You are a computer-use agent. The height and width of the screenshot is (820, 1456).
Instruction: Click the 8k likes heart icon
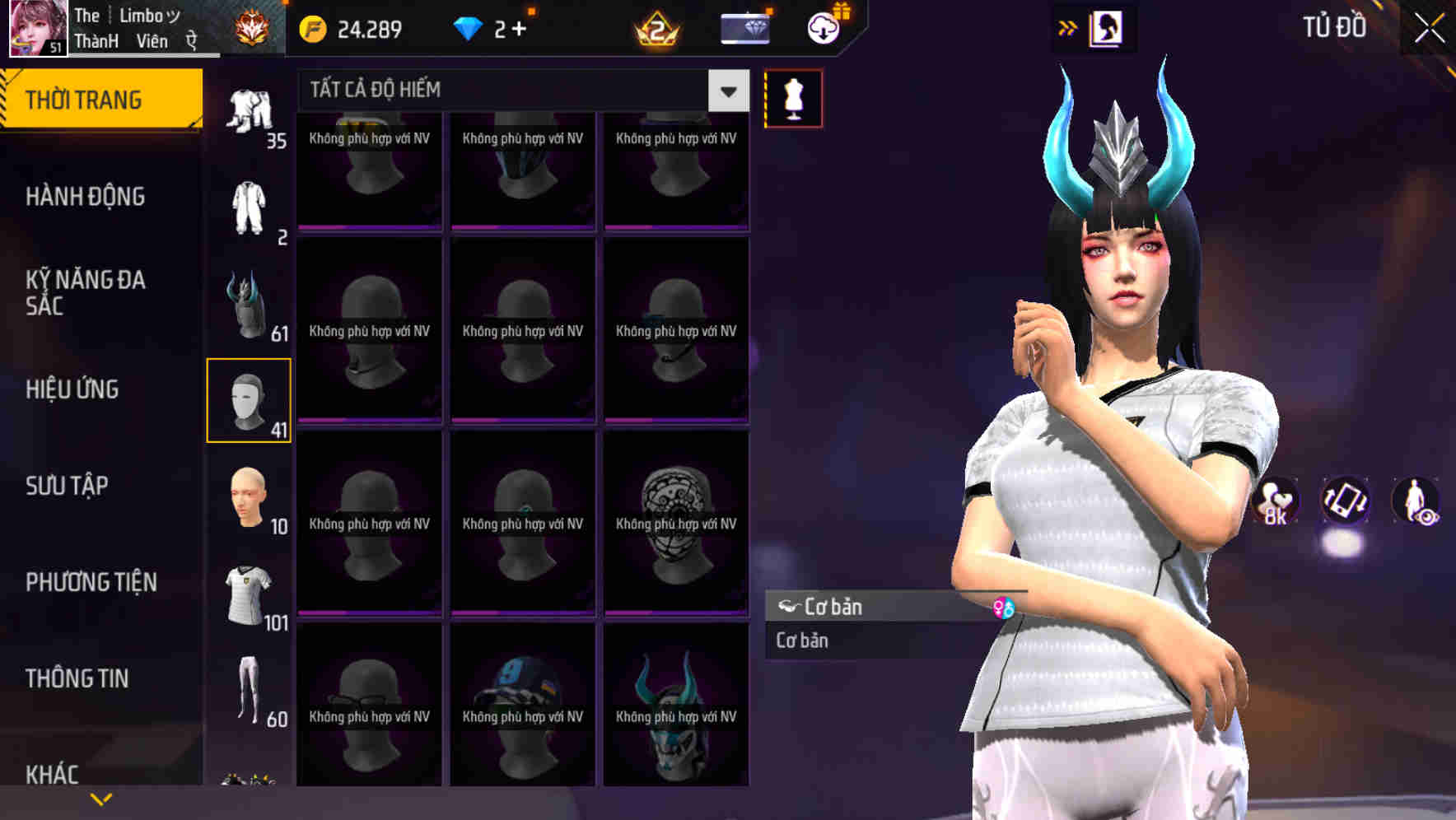click(1275, 504)
